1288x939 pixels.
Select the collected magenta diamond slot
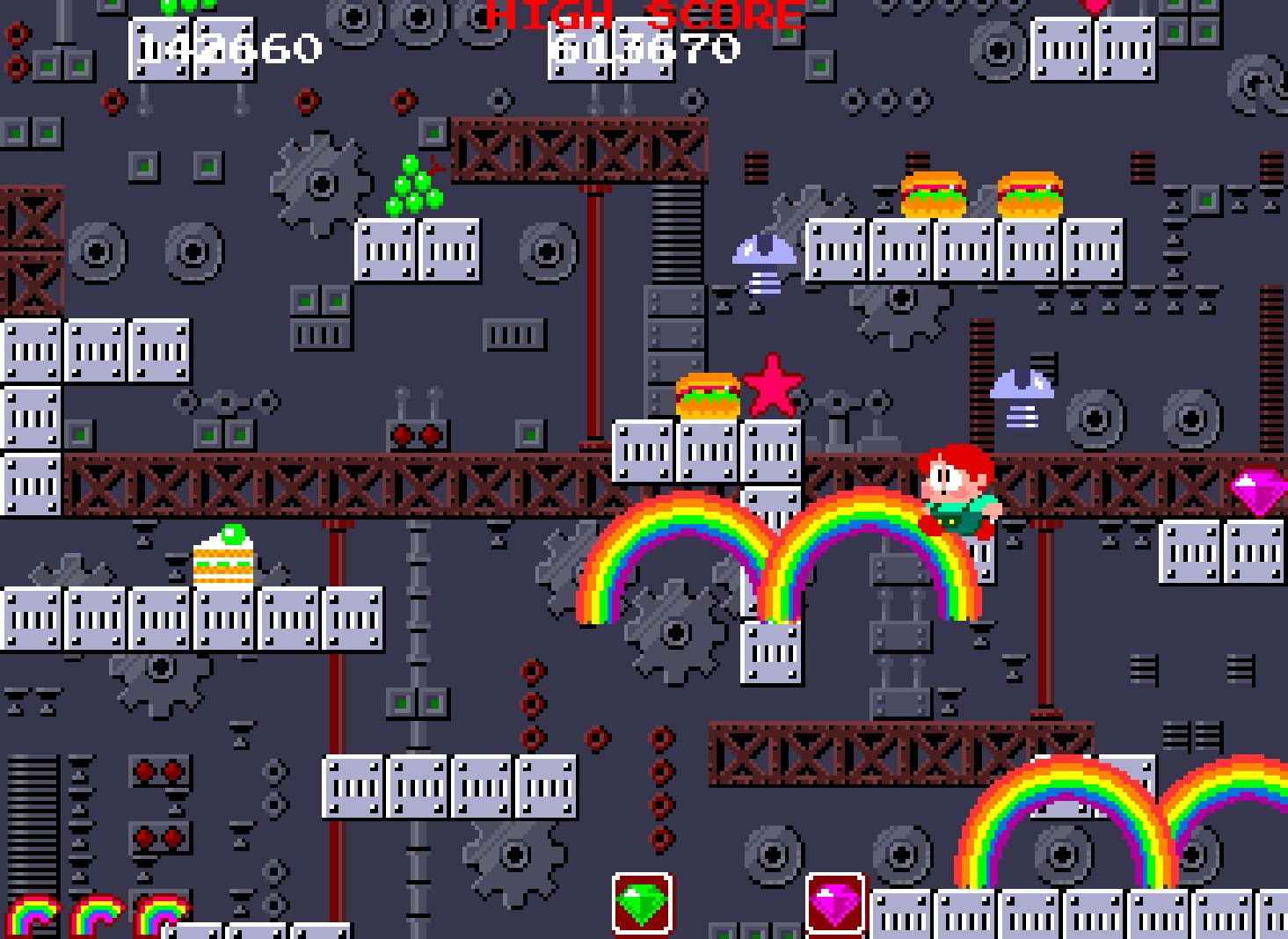[x=835, y=903]
